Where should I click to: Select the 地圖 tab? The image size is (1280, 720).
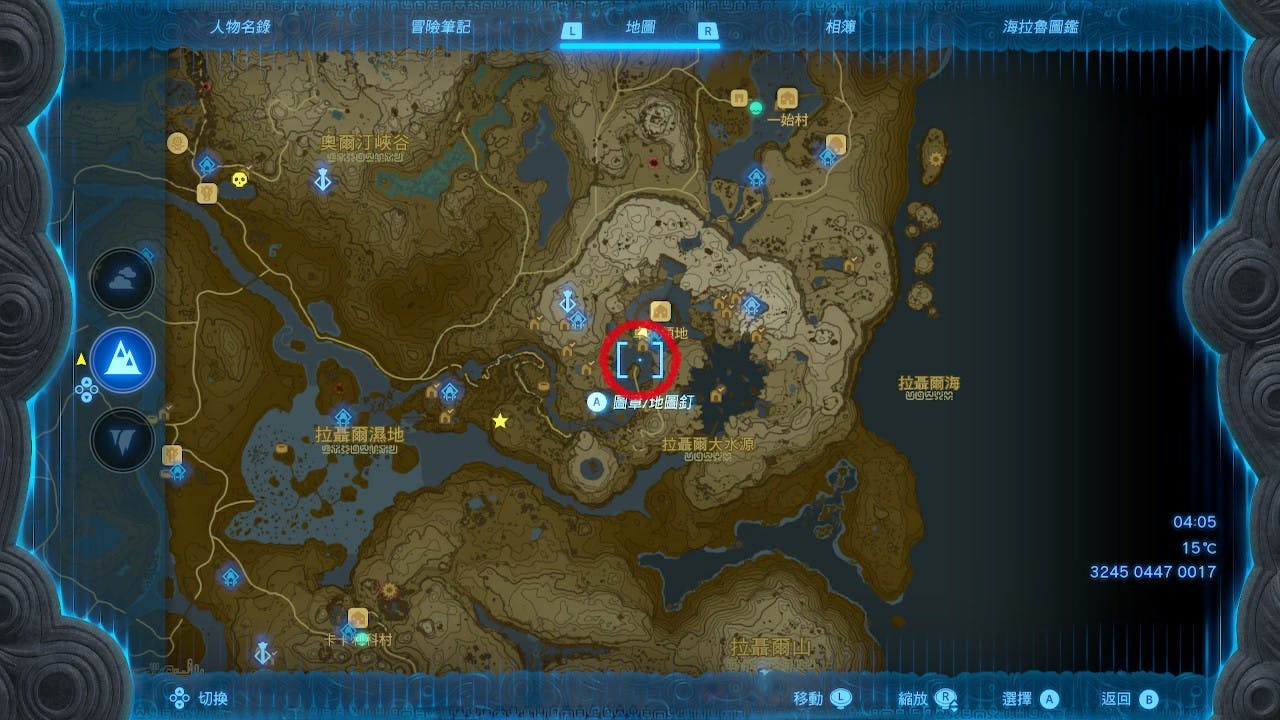point(639,29)
